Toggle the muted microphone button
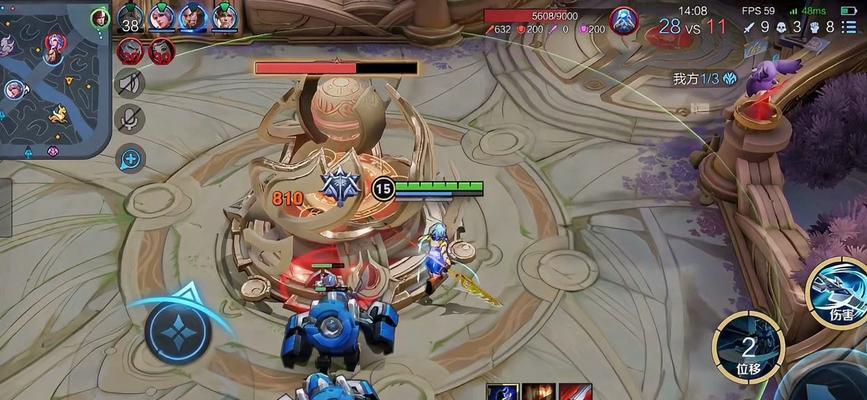Image resolution: width=867 pixels, height=400 pixels. tap(130, 119)
